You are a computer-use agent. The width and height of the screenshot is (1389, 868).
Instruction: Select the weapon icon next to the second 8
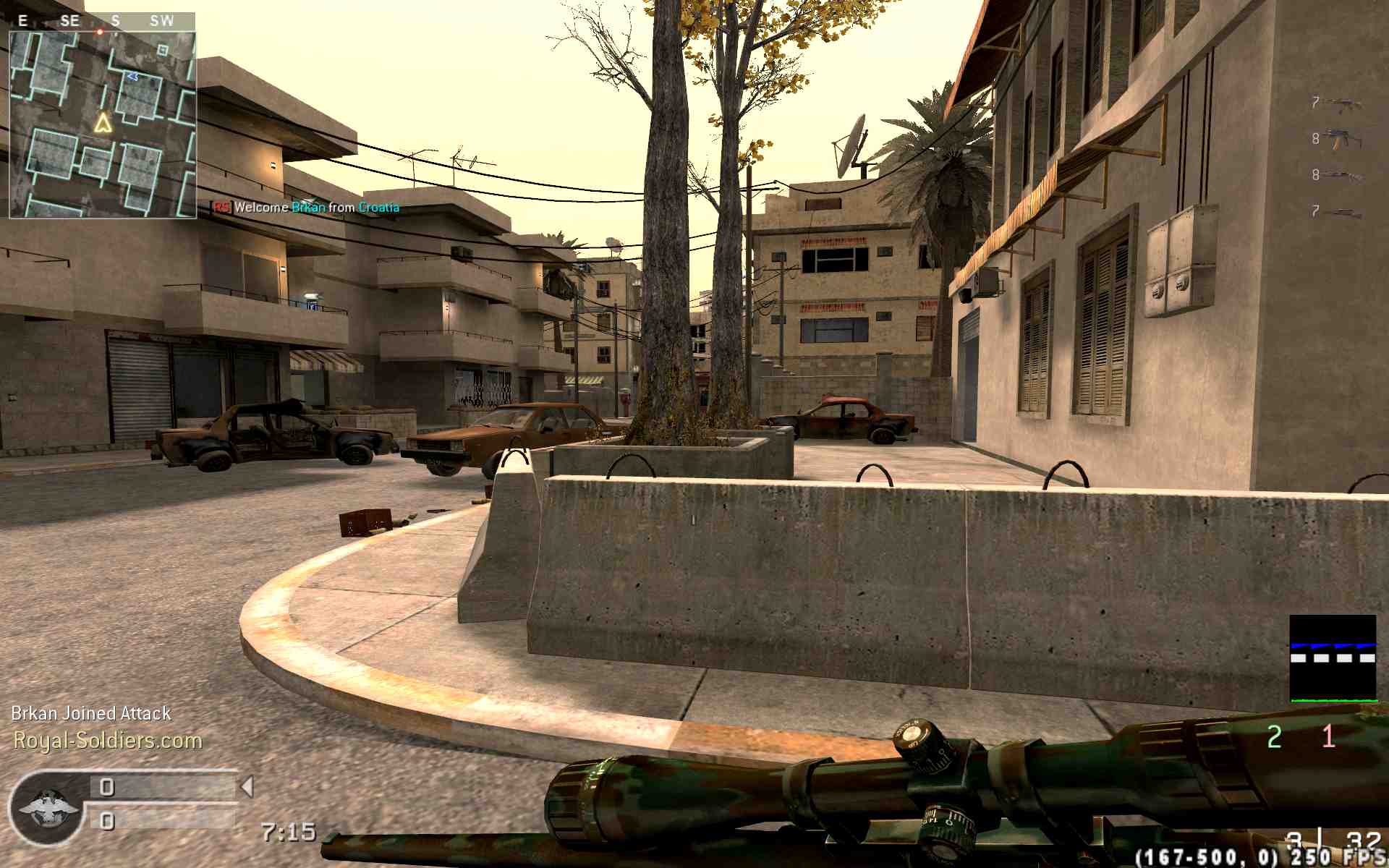pos(1342,176)
